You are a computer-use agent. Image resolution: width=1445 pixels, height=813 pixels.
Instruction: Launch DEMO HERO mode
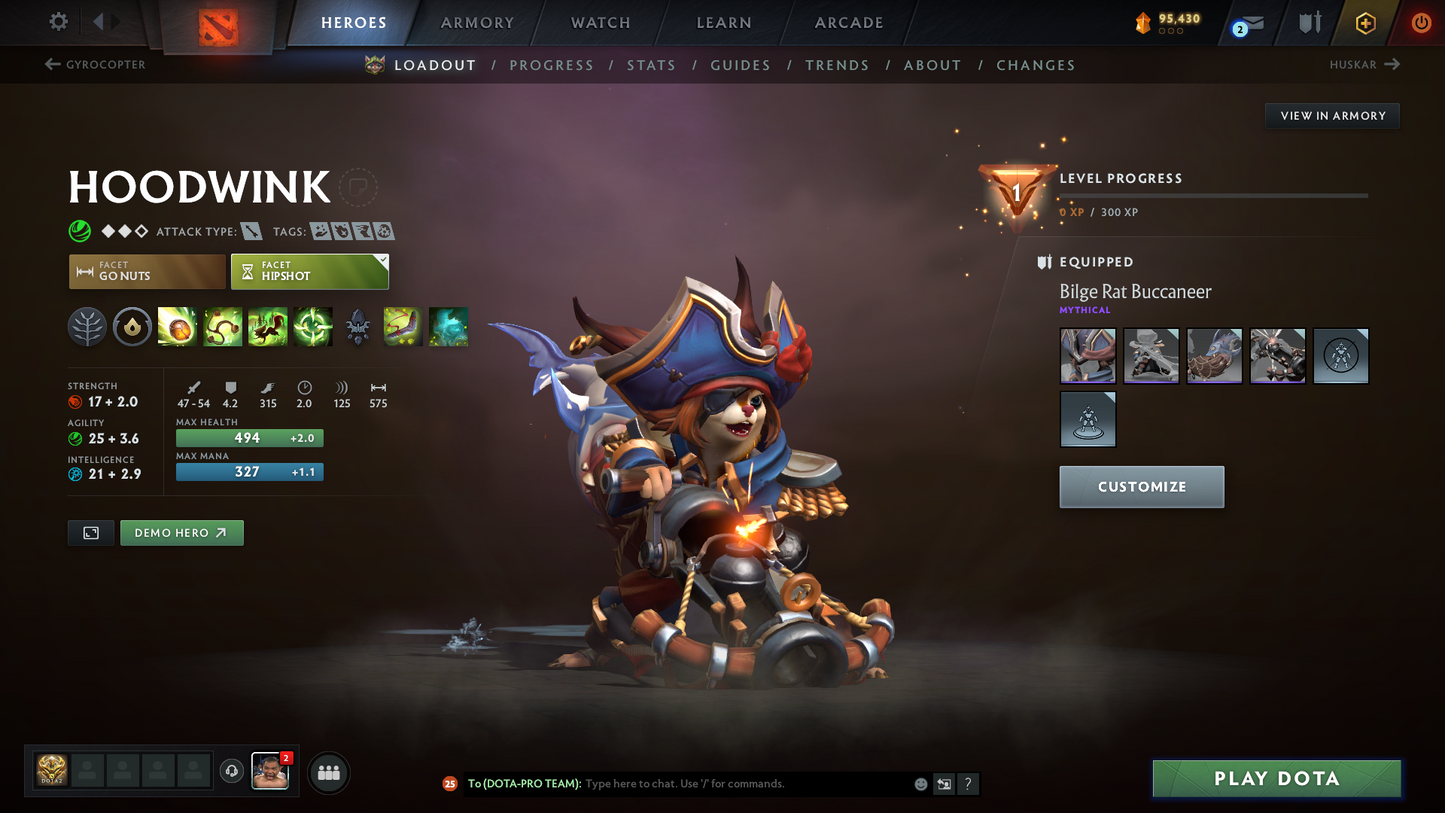pos(181,532)
